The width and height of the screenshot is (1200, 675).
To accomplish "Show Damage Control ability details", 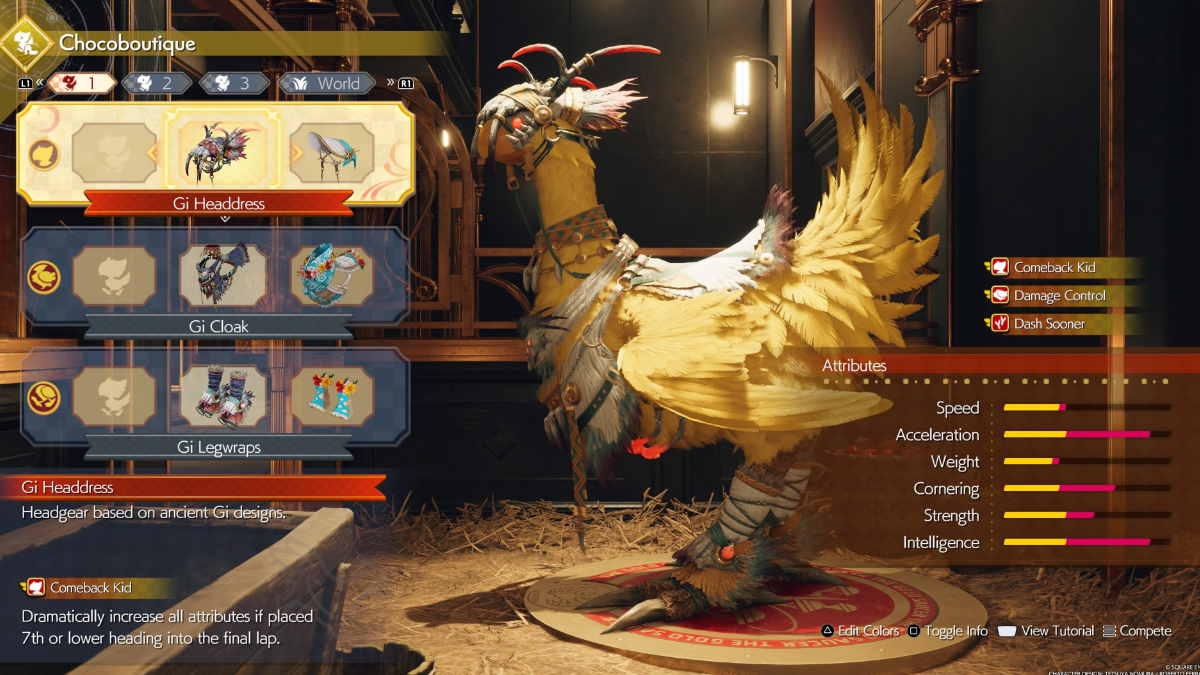I will pyautogui.click(x=1060, y=295).
